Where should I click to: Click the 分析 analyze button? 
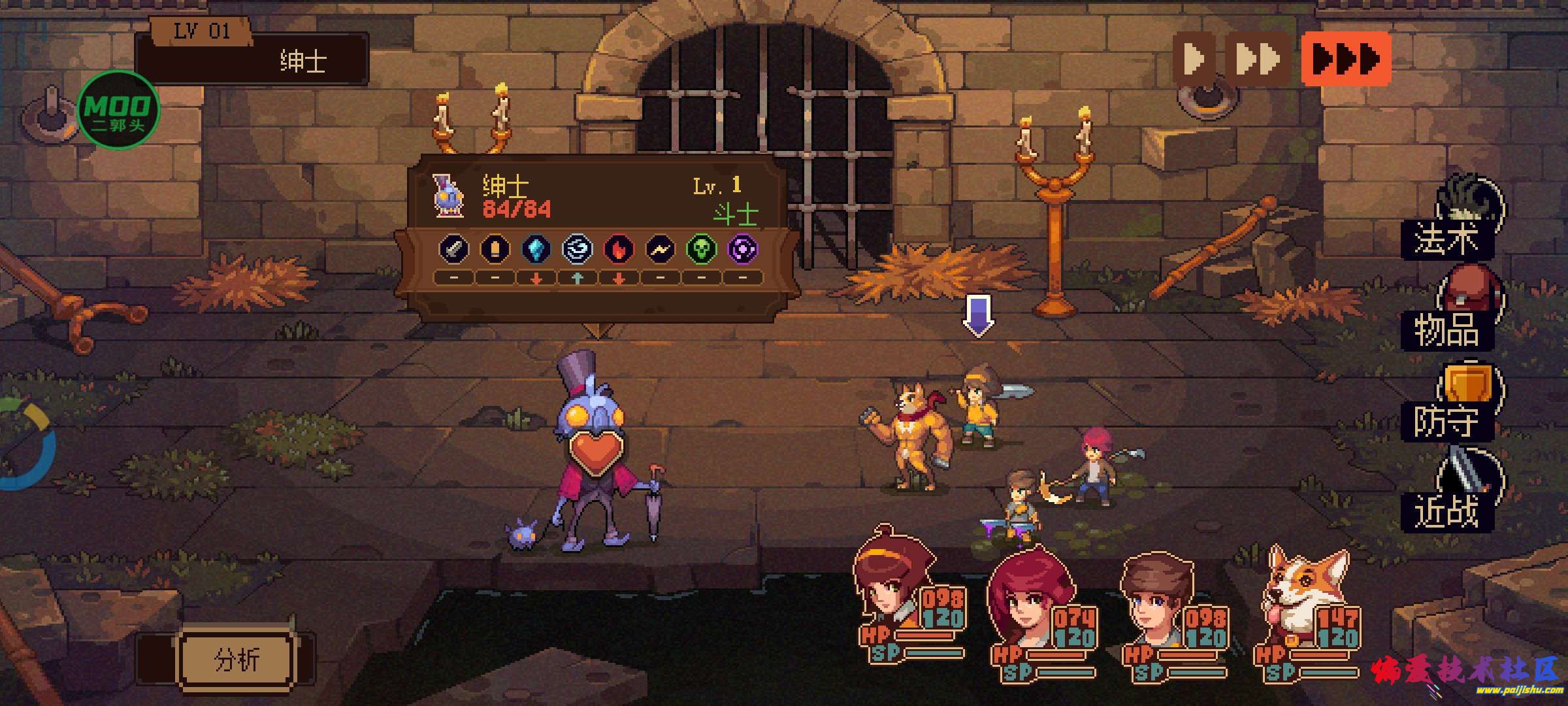tap(237, 660)
